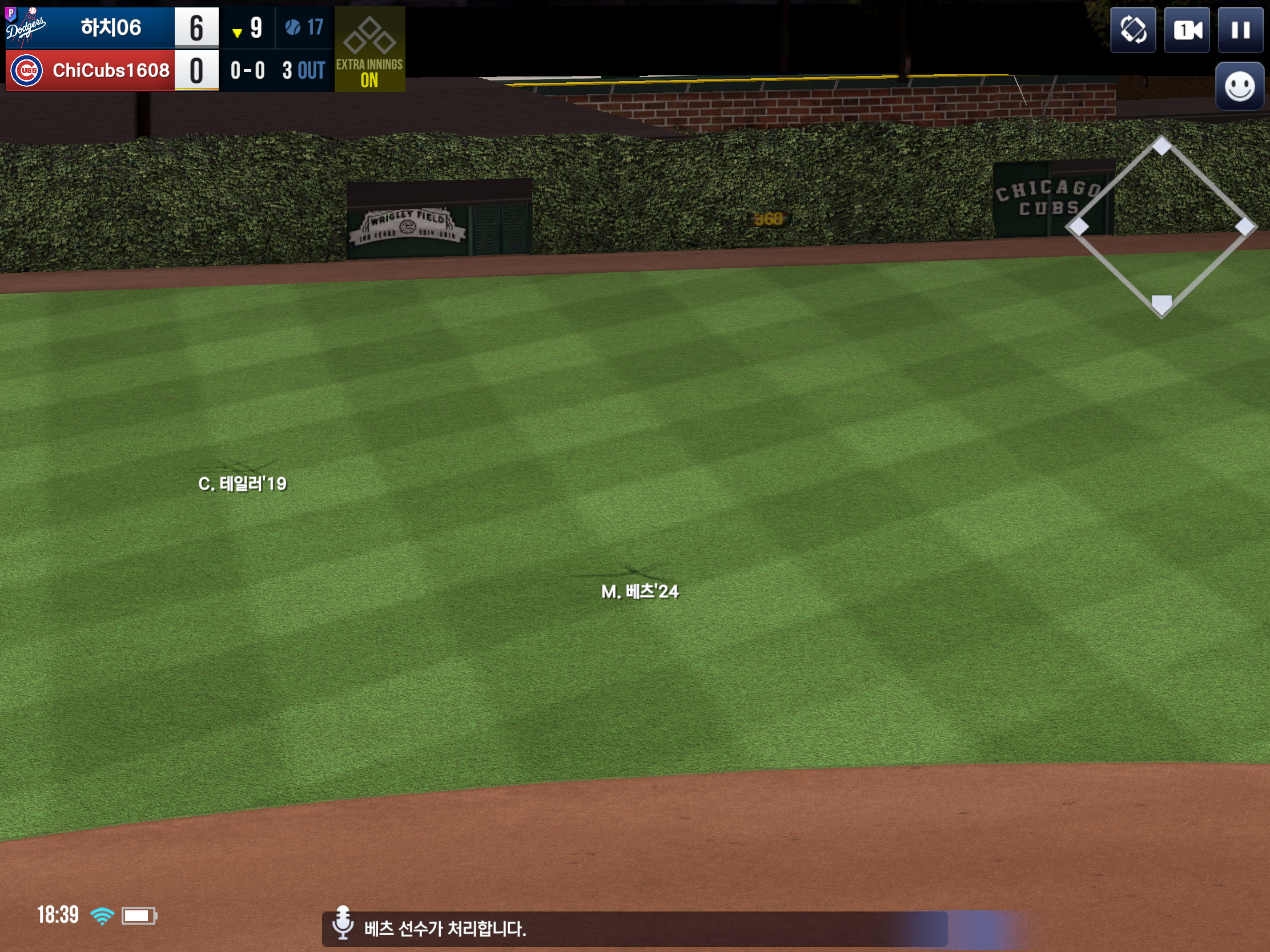Pause the game
The height and width of the screenshot is (952, 1270).
point(1240,30)
